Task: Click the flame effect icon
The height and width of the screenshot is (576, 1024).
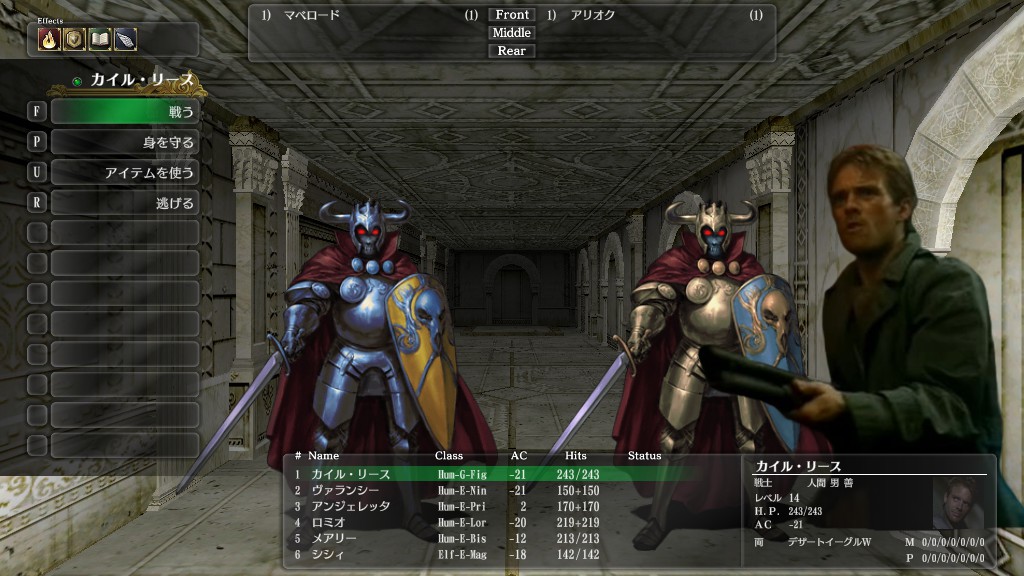Action: tap(49, 39)
